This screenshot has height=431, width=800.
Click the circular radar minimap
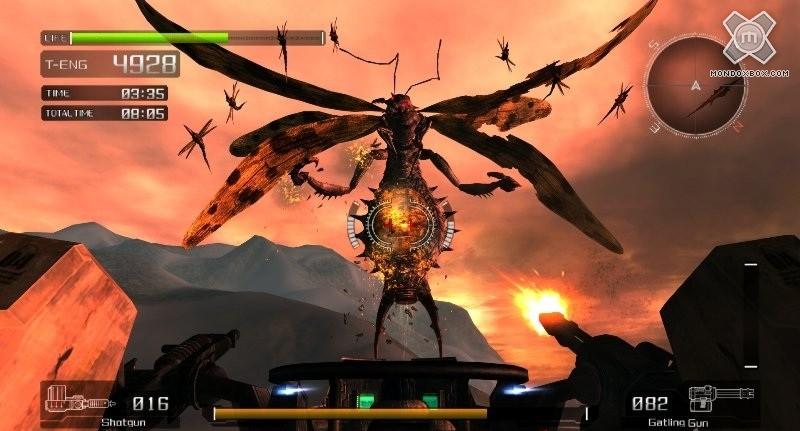tap(695, 86)
